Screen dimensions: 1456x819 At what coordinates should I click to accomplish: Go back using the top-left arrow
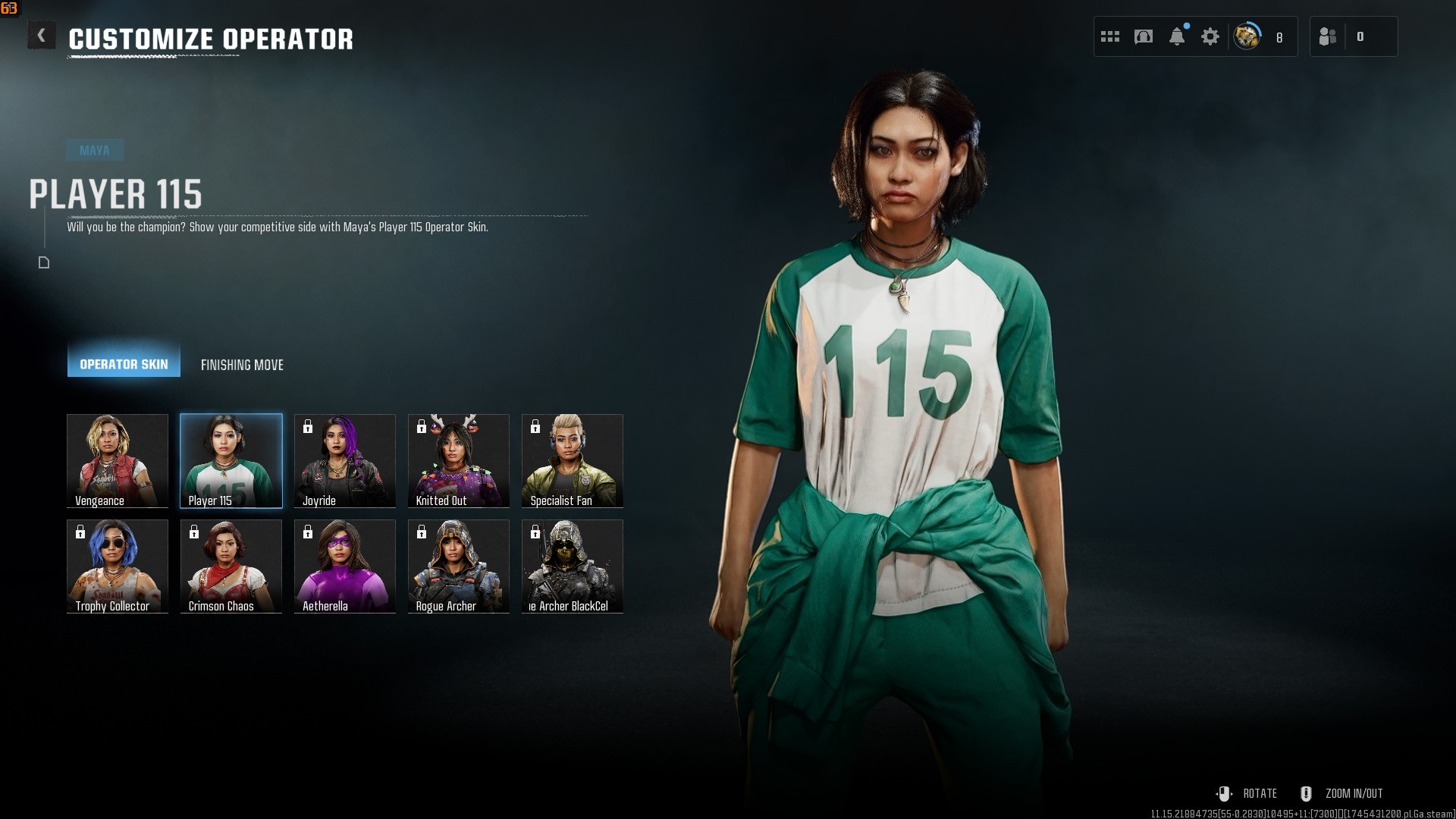tap(42, 36)
